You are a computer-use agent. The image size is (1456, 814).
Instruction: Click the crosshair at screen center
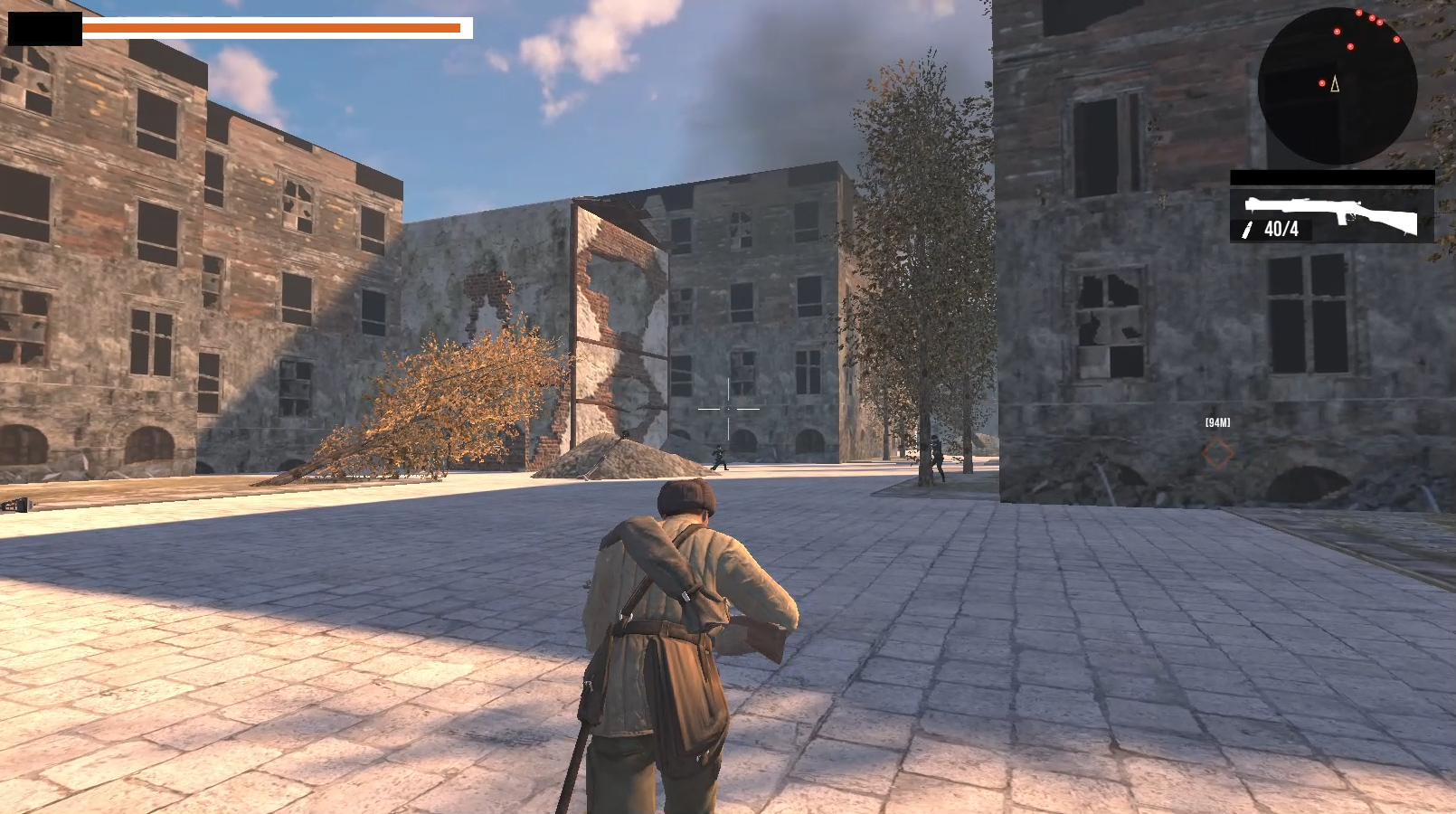728,409
